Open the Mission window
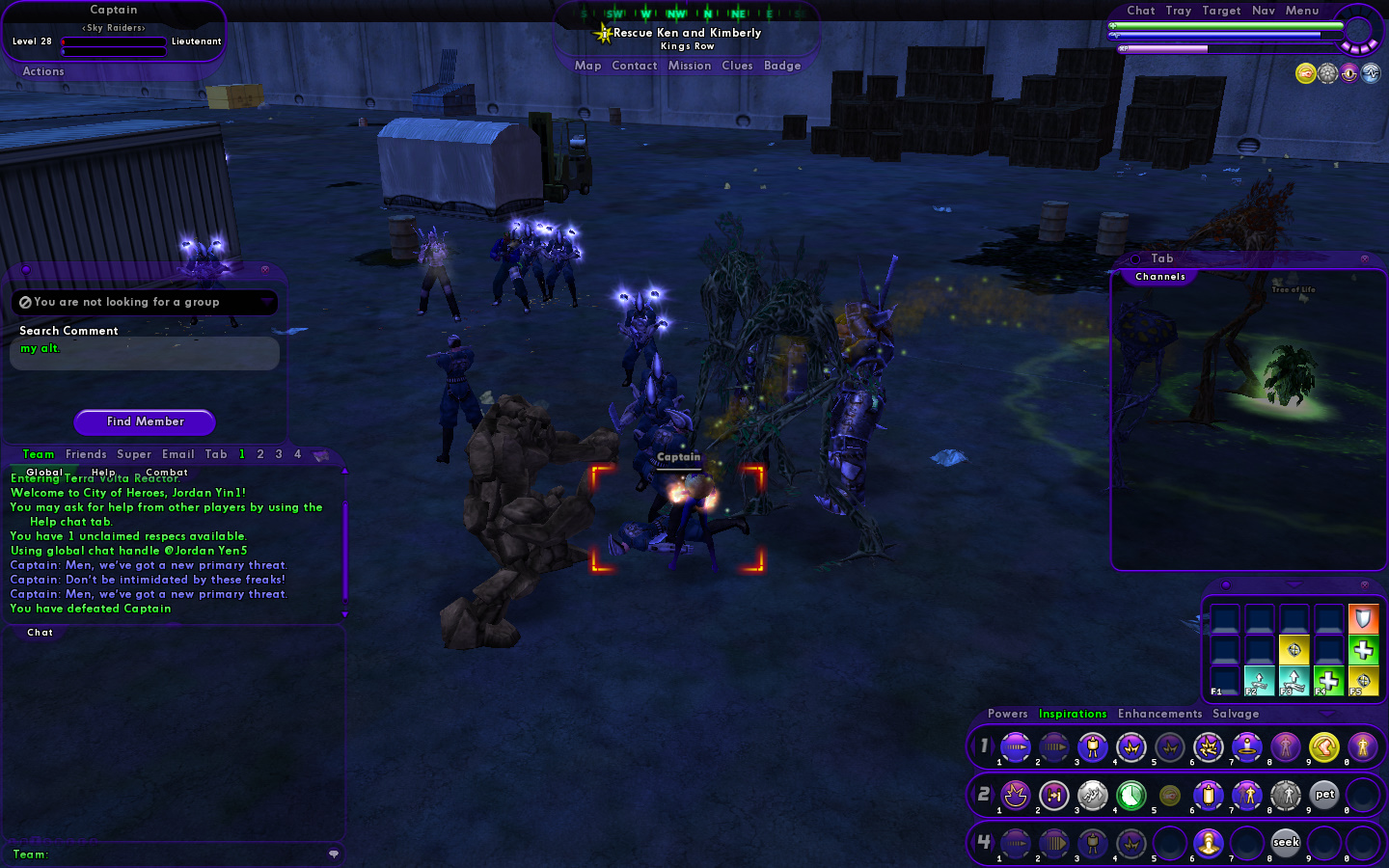Viewport: 1389px width, 868px height. (690, 66)
